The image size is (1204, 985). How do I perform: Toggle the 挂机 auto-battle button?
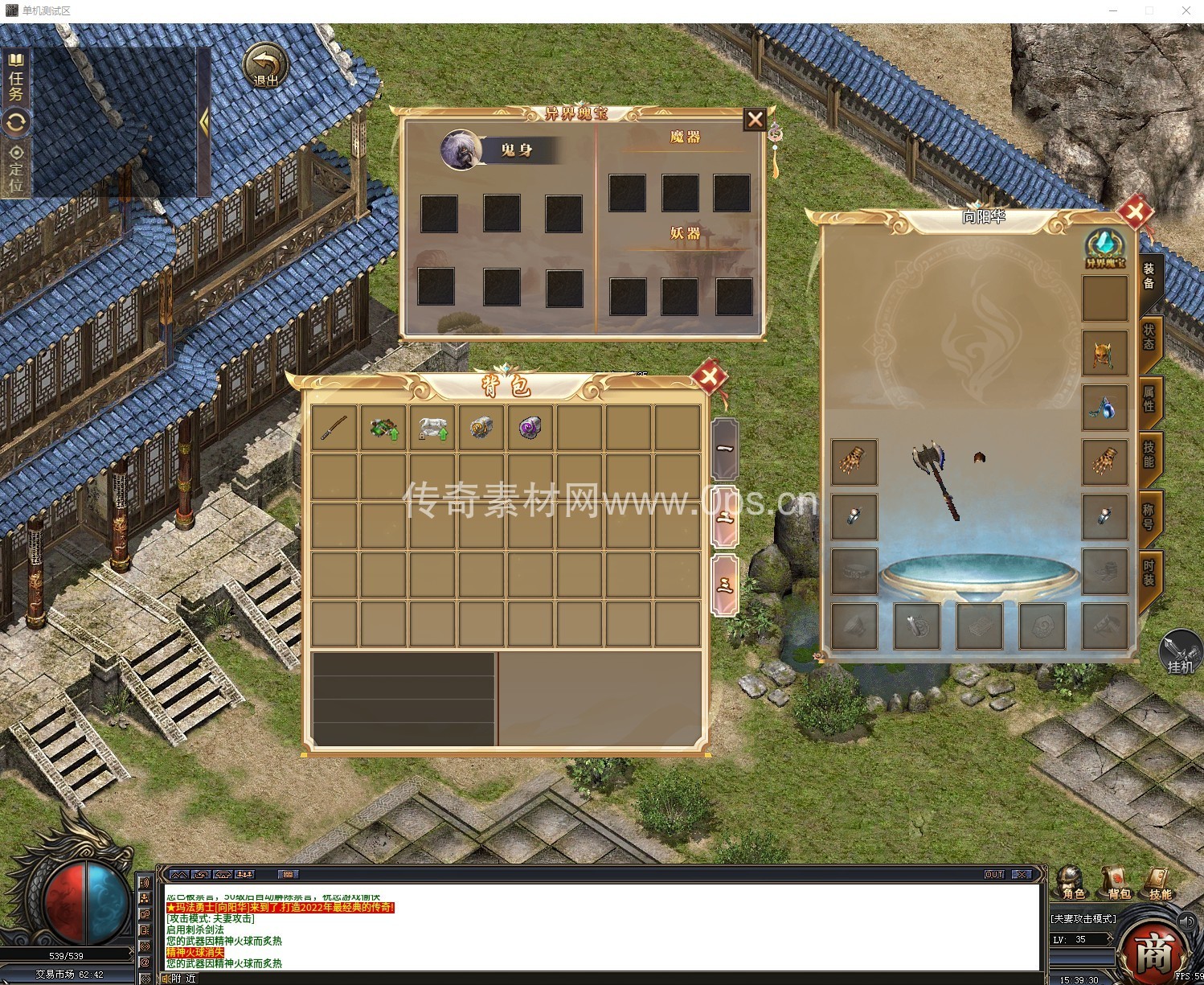[x=1180, y=651]
